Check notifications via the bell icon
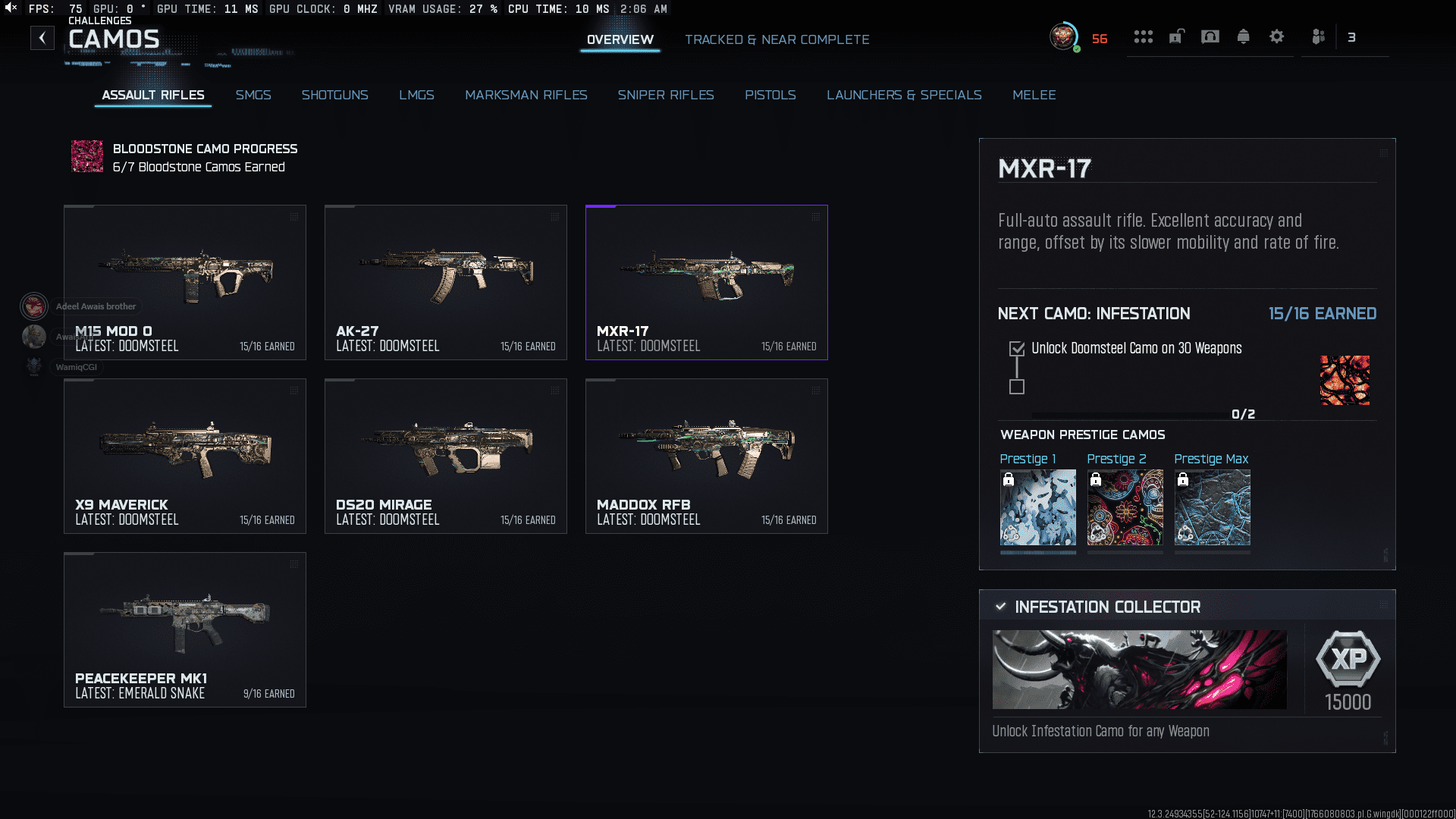Image resolution: width=1456 pixels, height=819 pixels. click(1243, 36)
